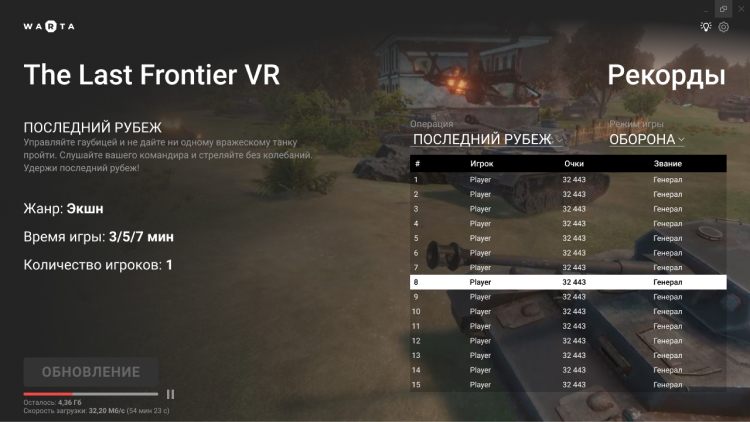Click the WARTA logo
Viewport: 750px width, 422px height.
(49, 26)
